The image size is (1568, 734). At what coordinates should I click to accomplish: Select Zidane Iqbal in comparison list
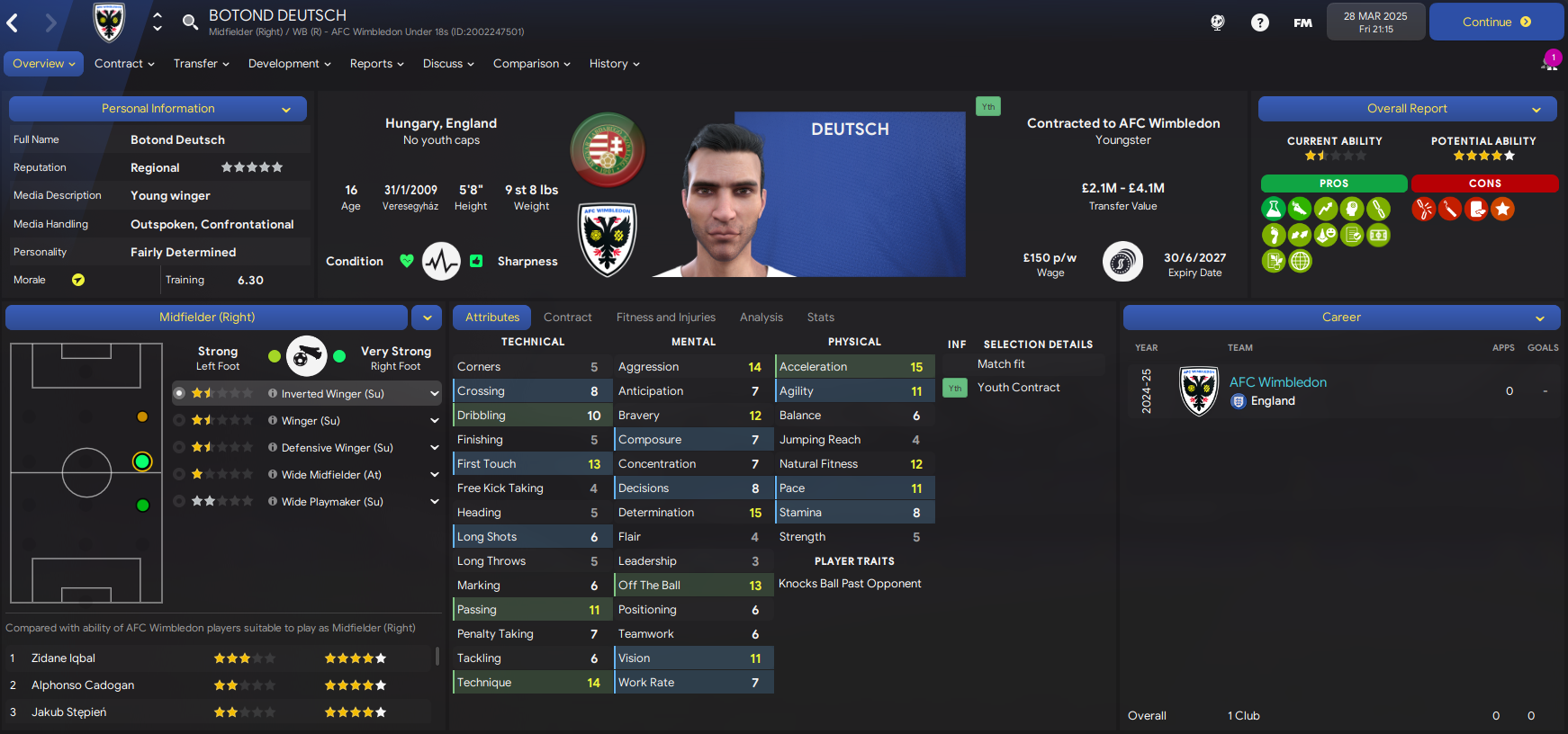pyautogui.click(x=64, y=658)
